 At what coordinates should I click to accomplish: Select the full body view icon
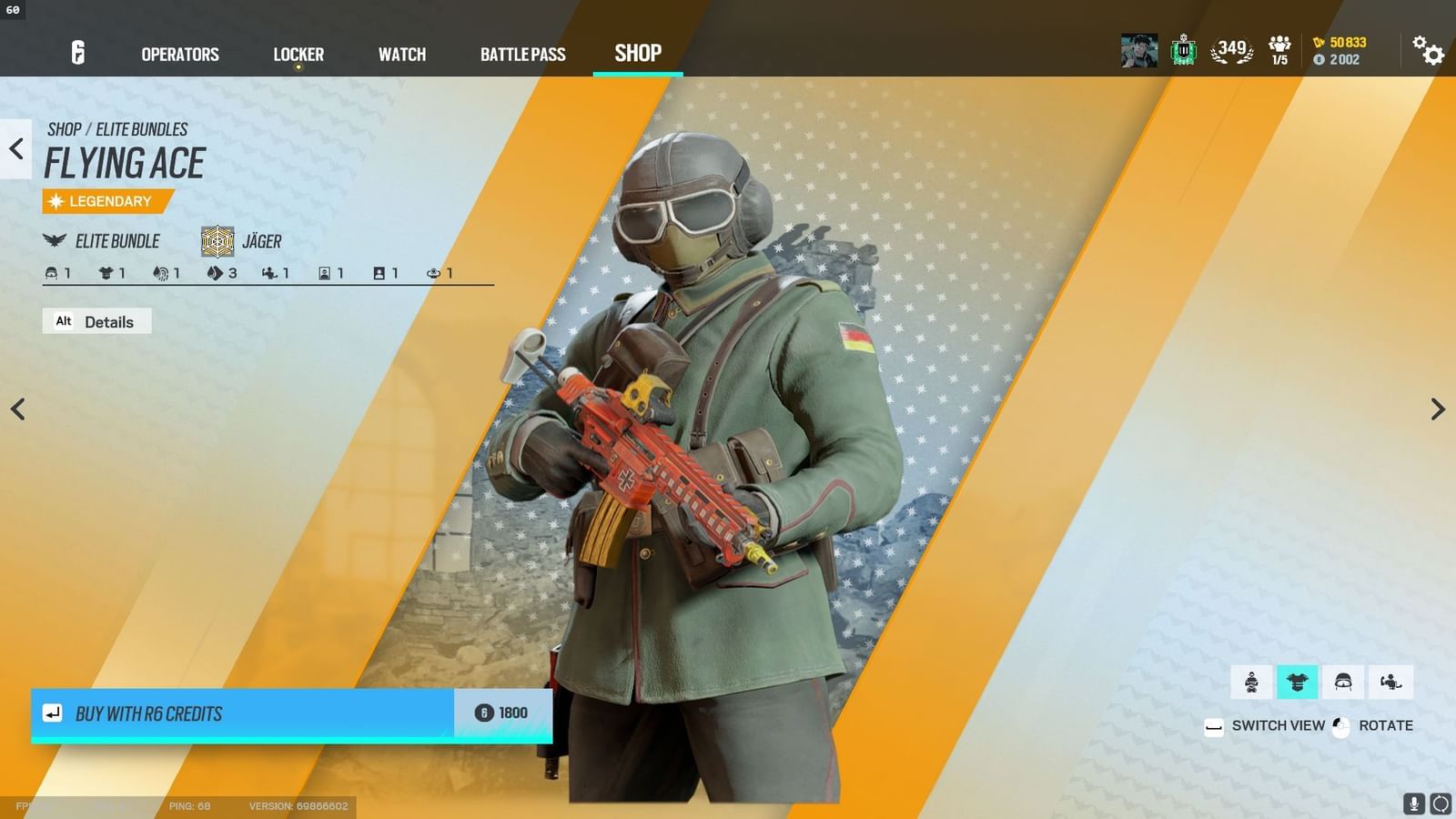point(1251,681)
